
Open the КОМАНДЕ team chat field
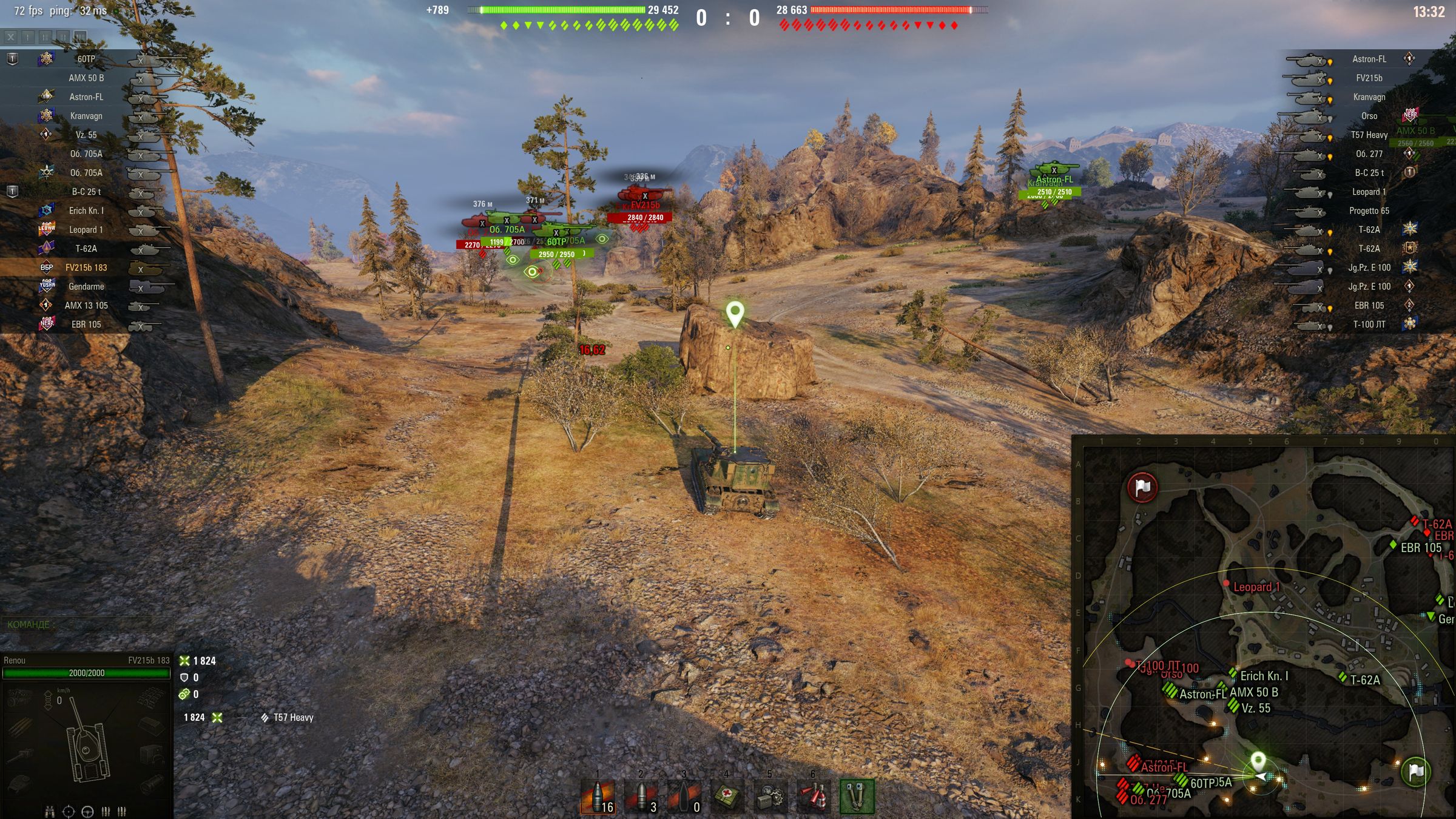[85, 624]
